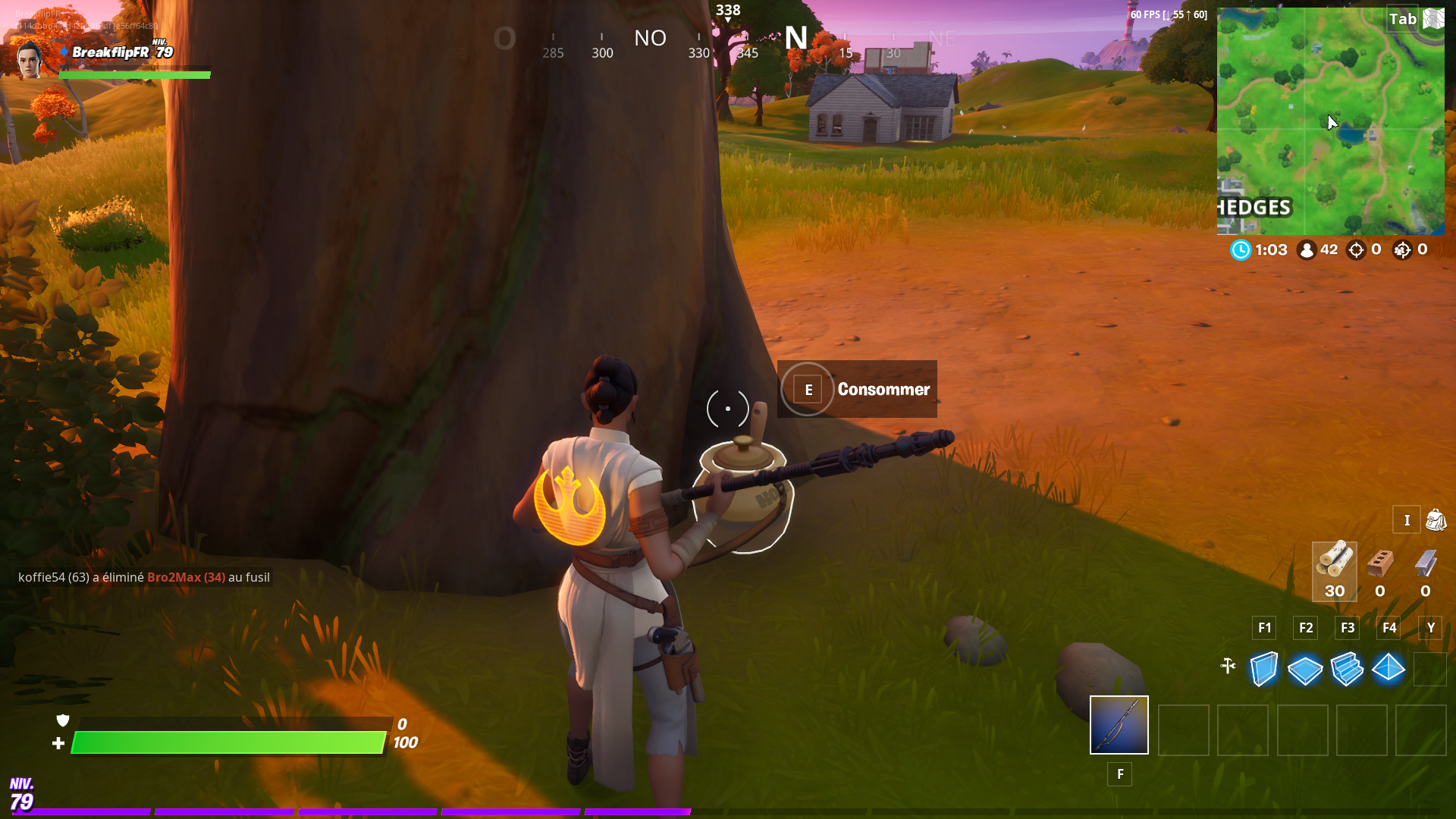Select the staff weapon hotbar slot
The image size is (1456, 819).
click(x=1119, y=725)
